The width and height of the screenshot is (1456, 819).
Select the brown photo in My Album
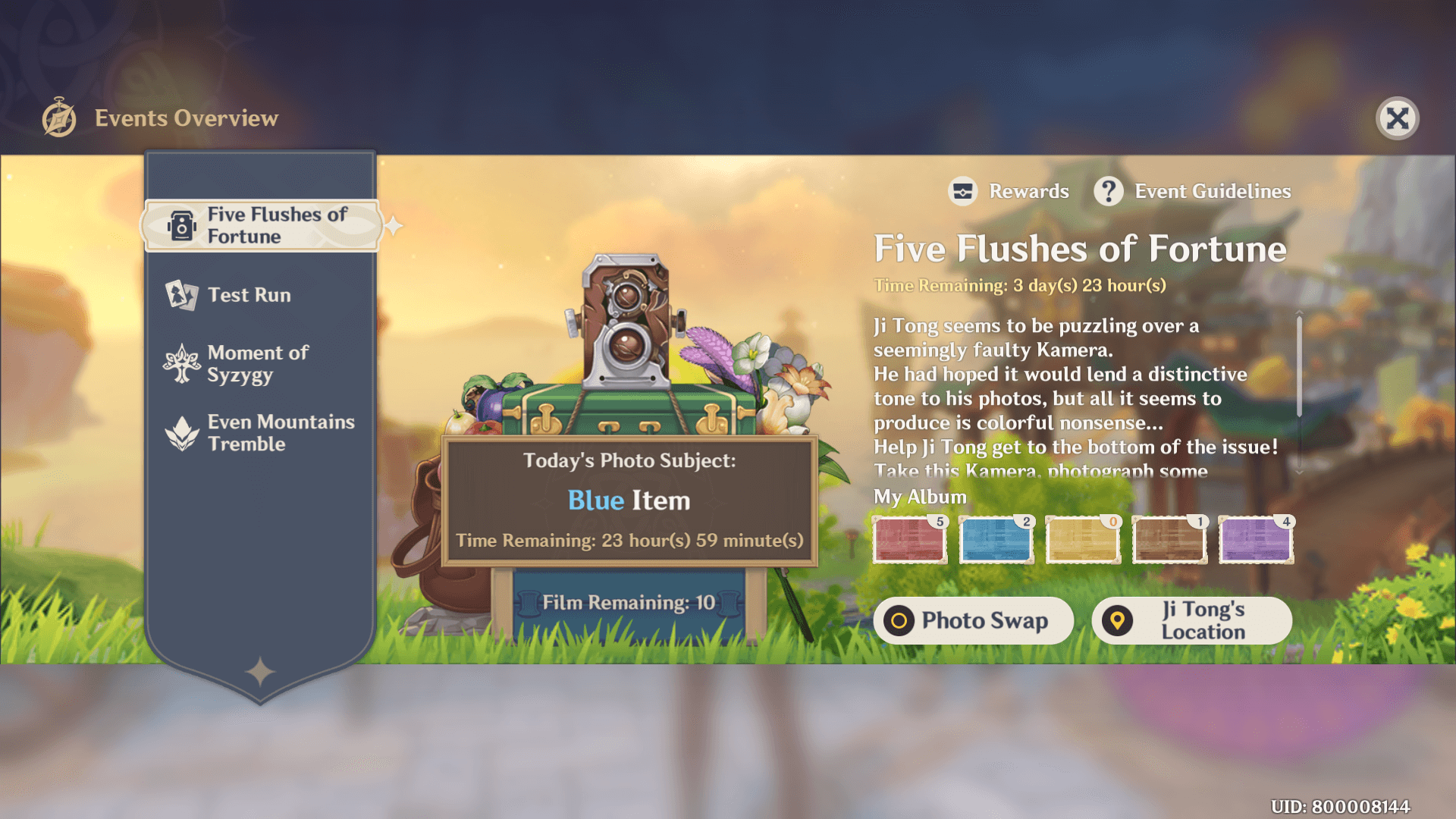tap(1169, 540)
